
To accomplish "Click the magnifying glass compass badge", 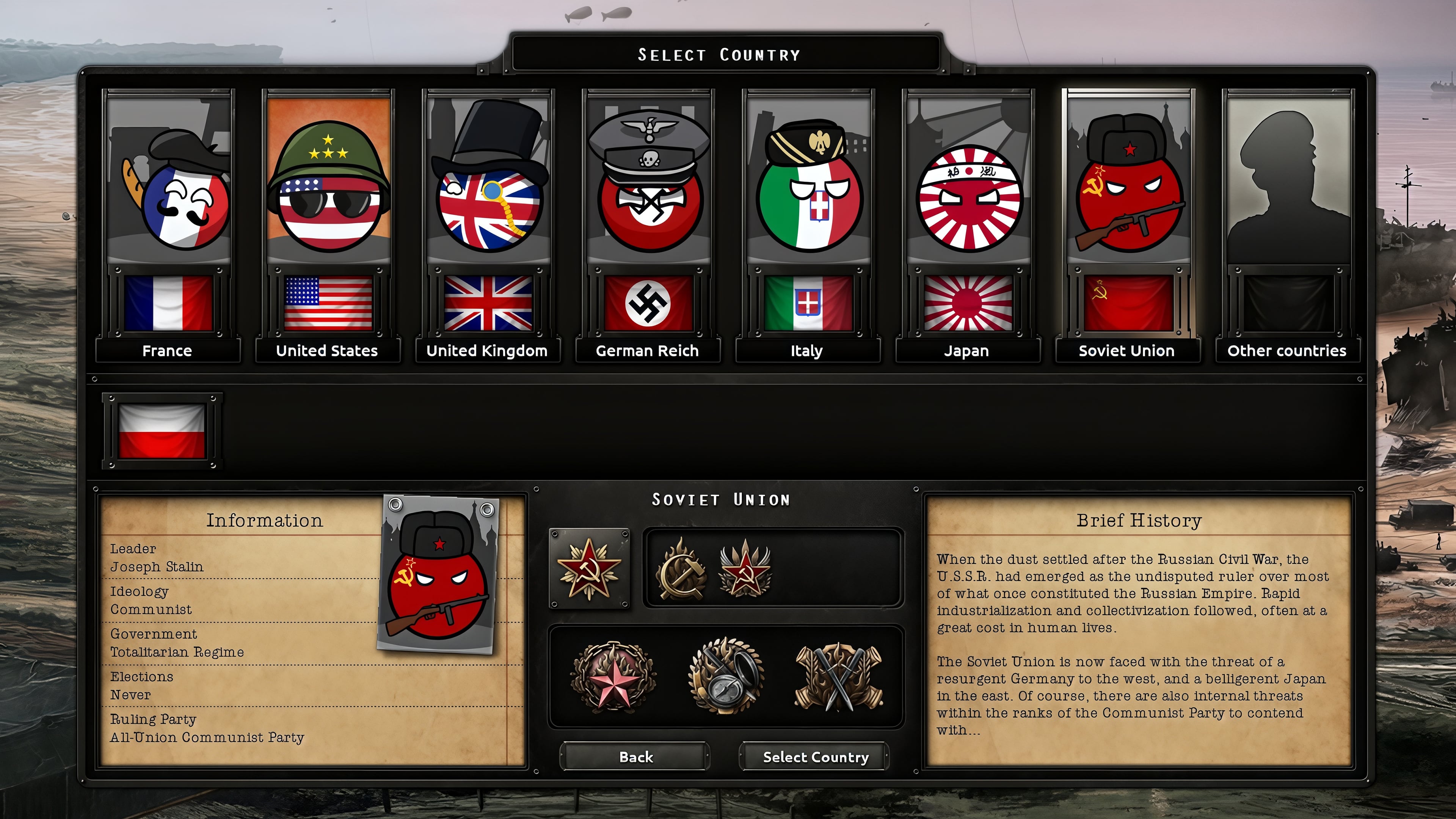I will [x=726, y=676].
